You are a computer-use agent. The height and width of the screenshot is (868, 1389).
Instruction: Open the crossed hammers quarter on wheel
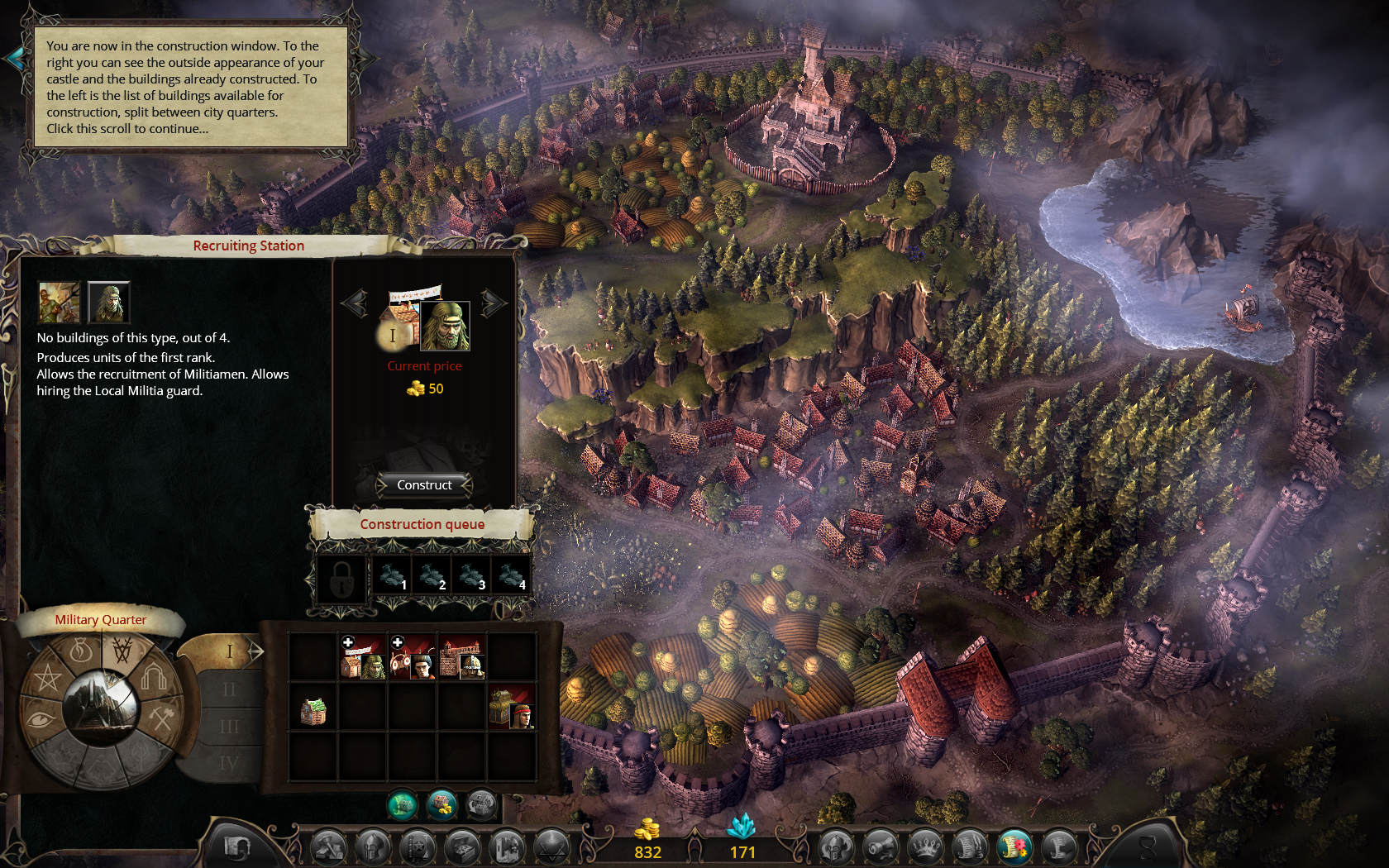(161, 718)
